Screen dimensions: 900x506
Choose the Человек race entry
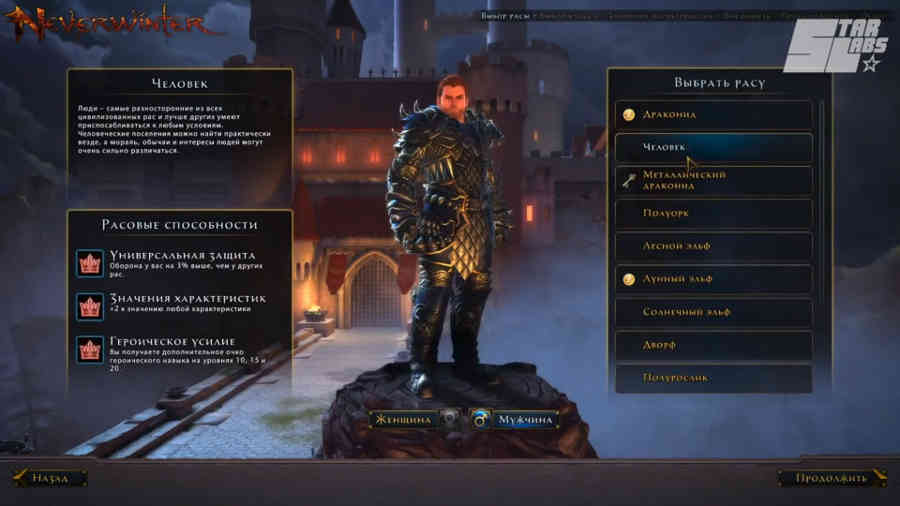(713, 148)
